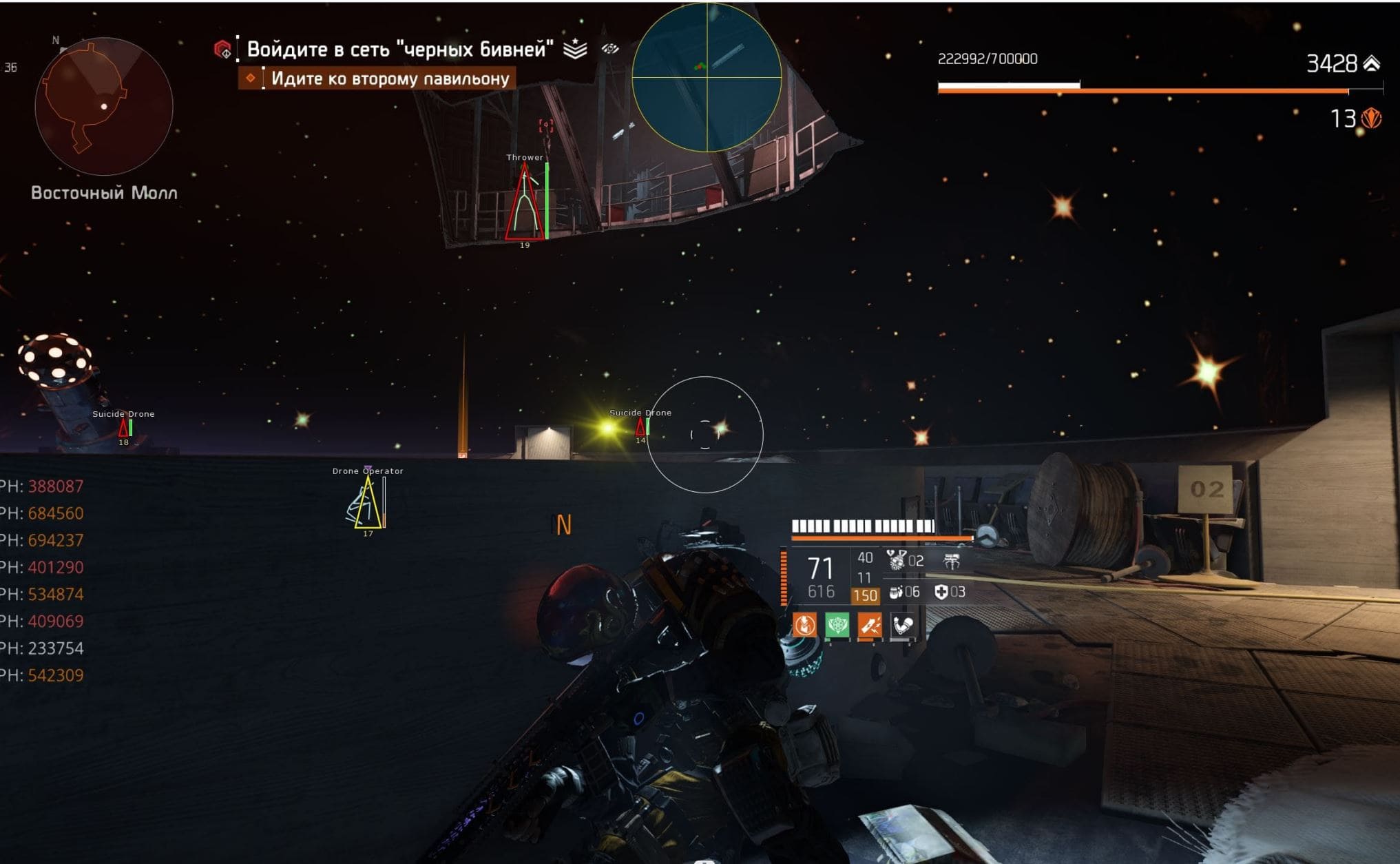Click the orange emblem next to 13

(1371, 119)
